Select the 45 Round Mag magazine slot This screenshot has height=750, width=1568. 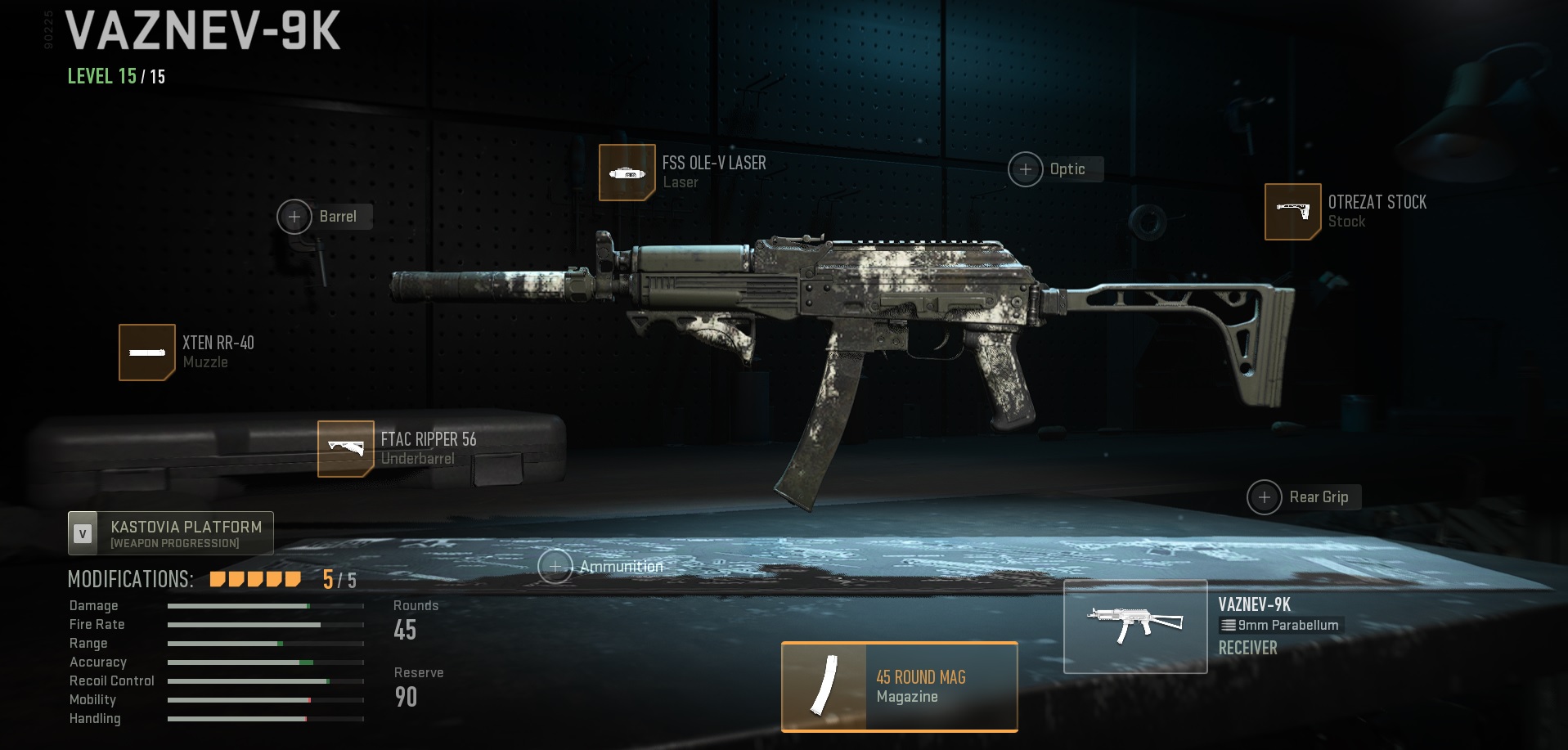[x=899, y=686]
